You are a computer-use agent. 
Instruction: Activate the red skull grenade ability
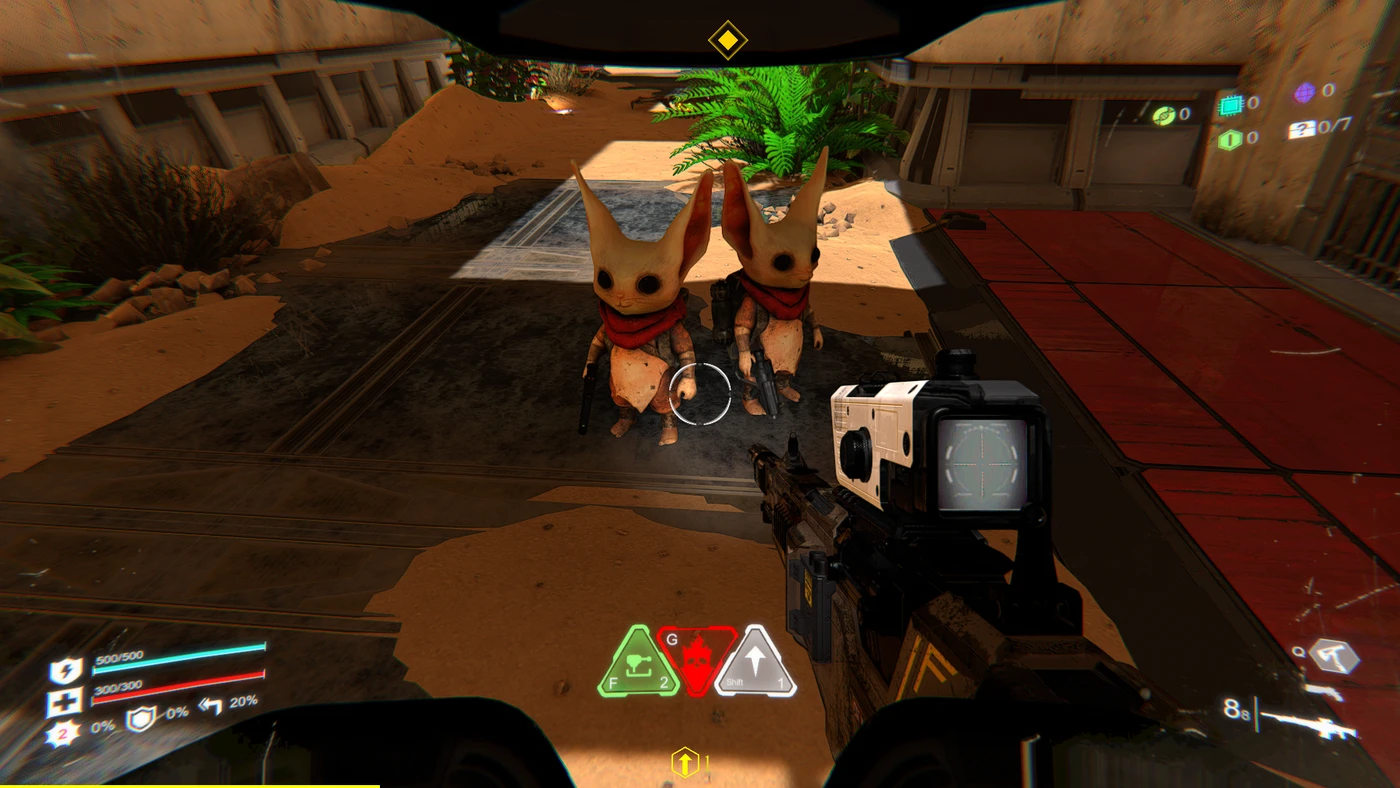(698, 662)
